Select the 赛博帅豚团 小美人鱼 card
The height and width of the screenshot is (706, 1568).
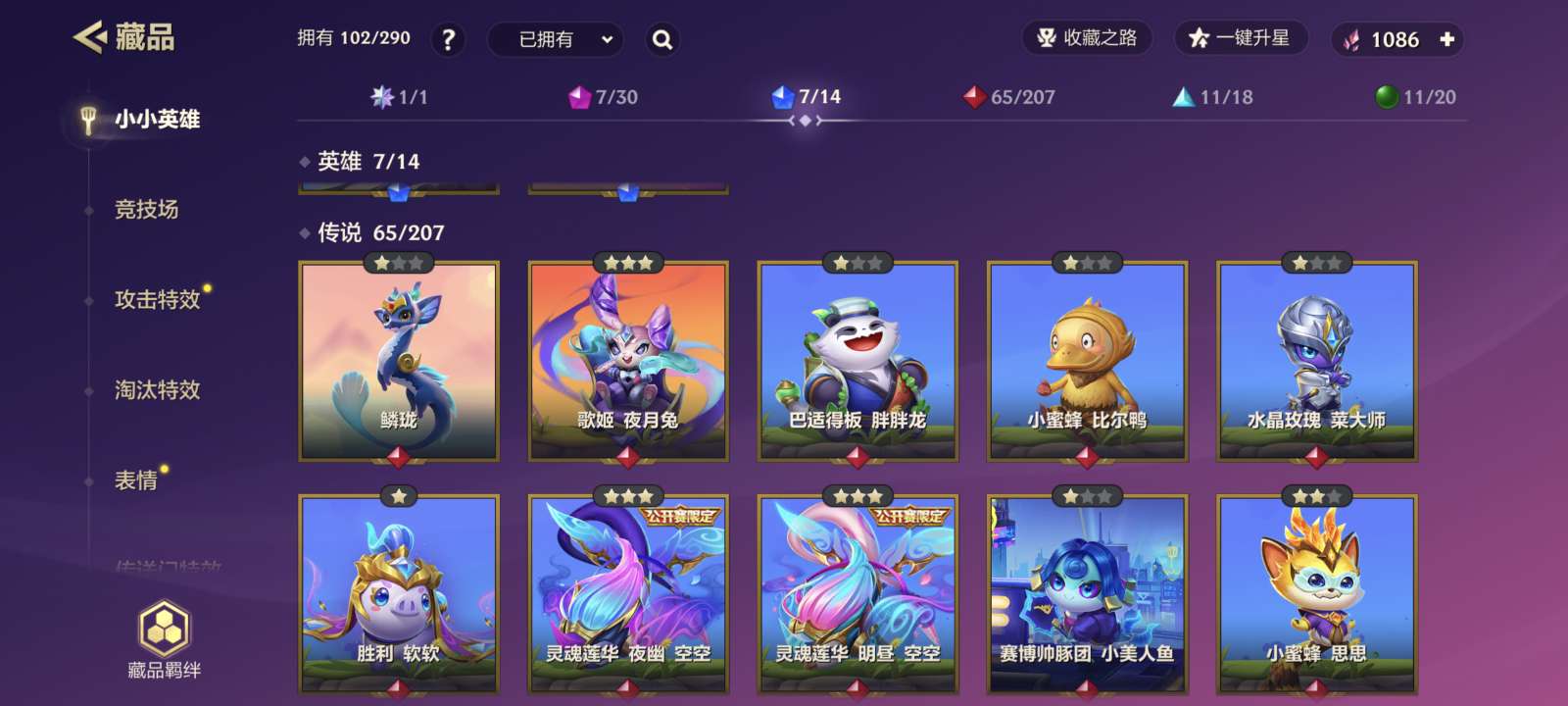coord(1087,594)
